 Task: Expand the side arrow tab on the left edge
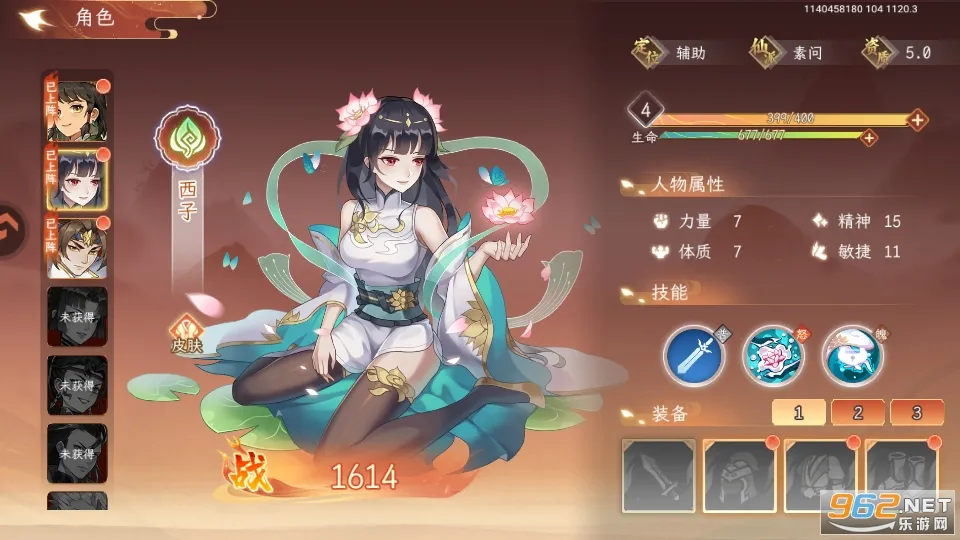tap(10, 232)
